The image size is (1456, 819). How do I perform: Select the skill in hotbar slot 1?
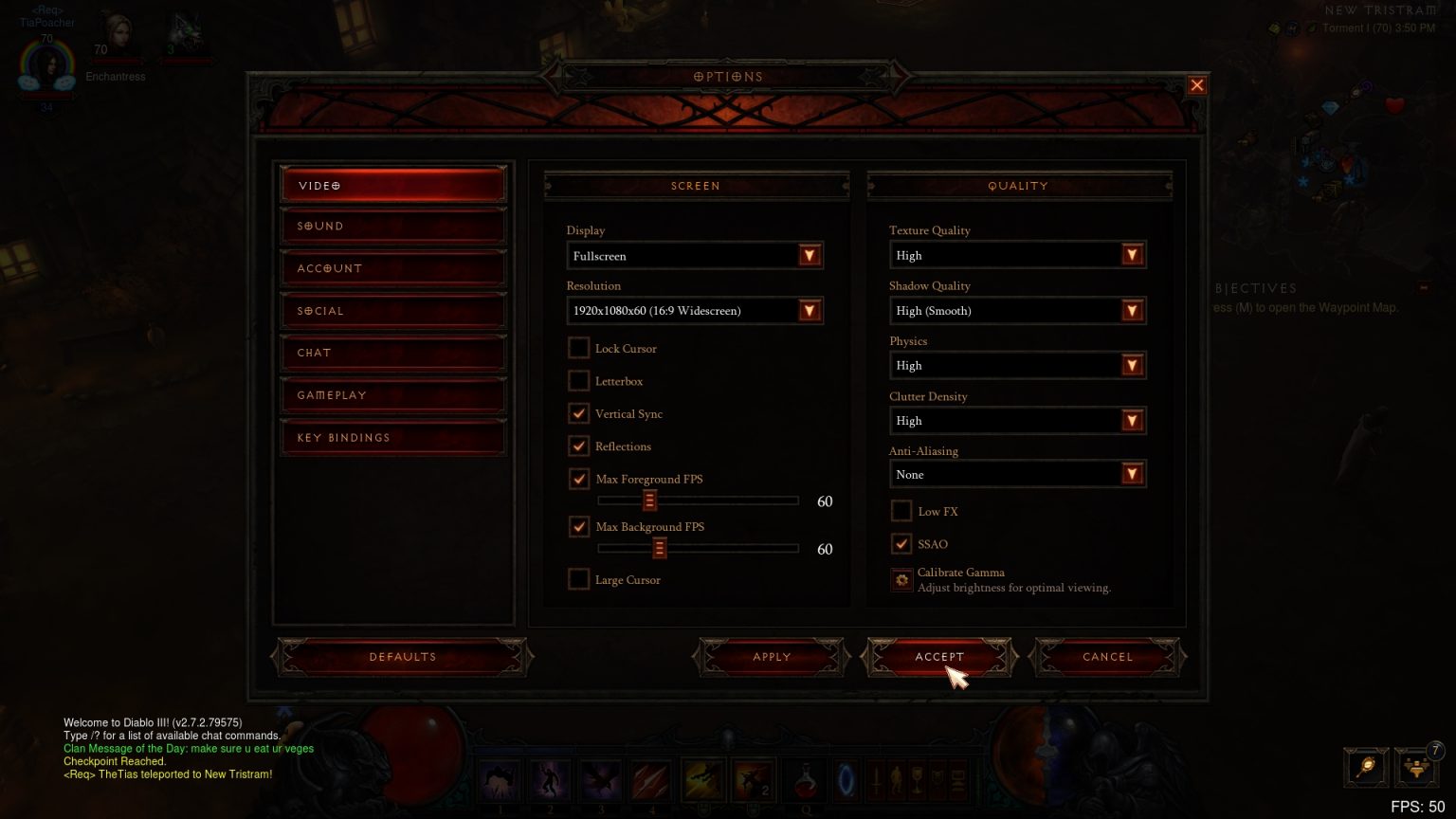[x=500, y=780]
